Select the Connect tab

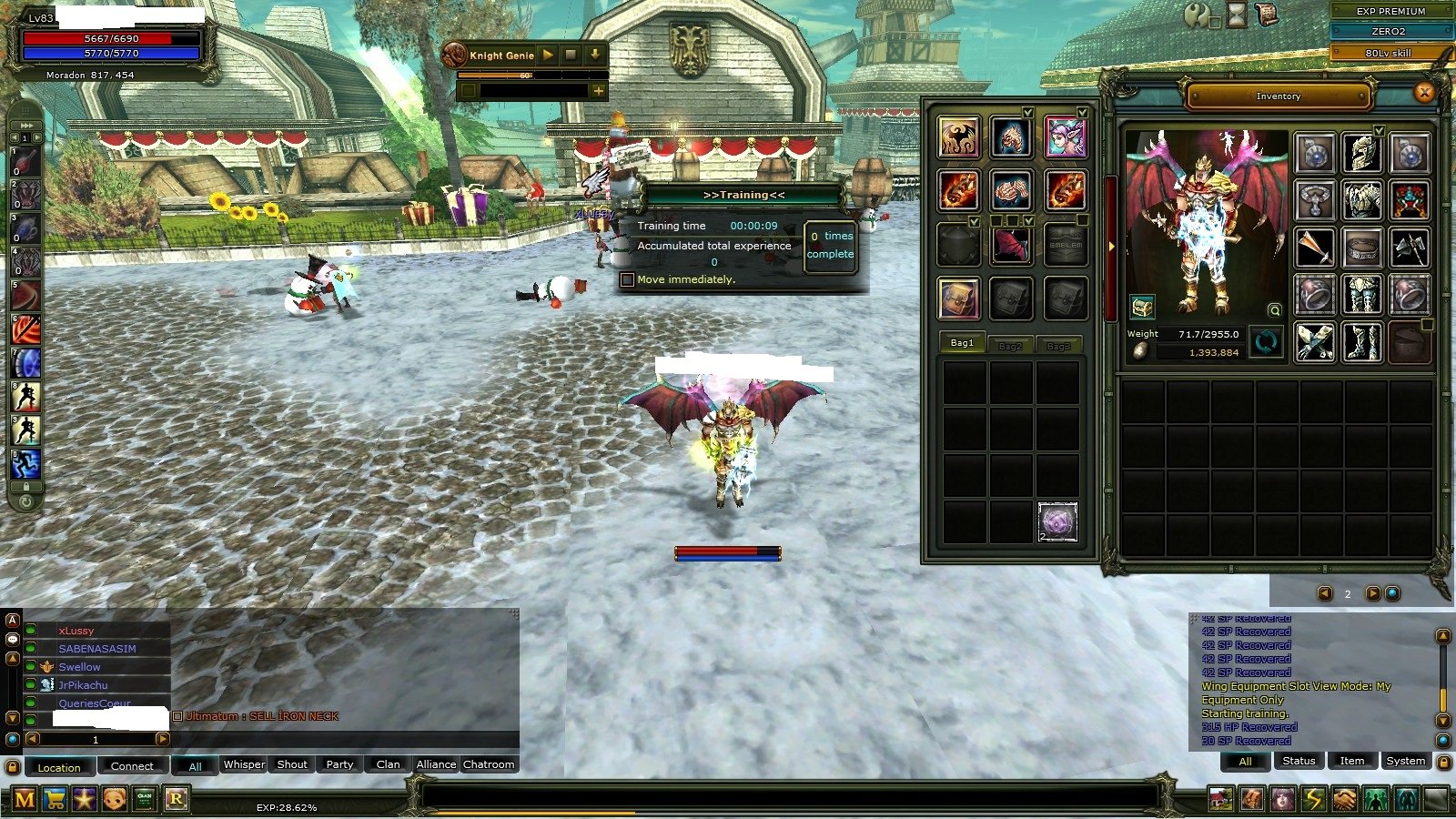(132, 766)
